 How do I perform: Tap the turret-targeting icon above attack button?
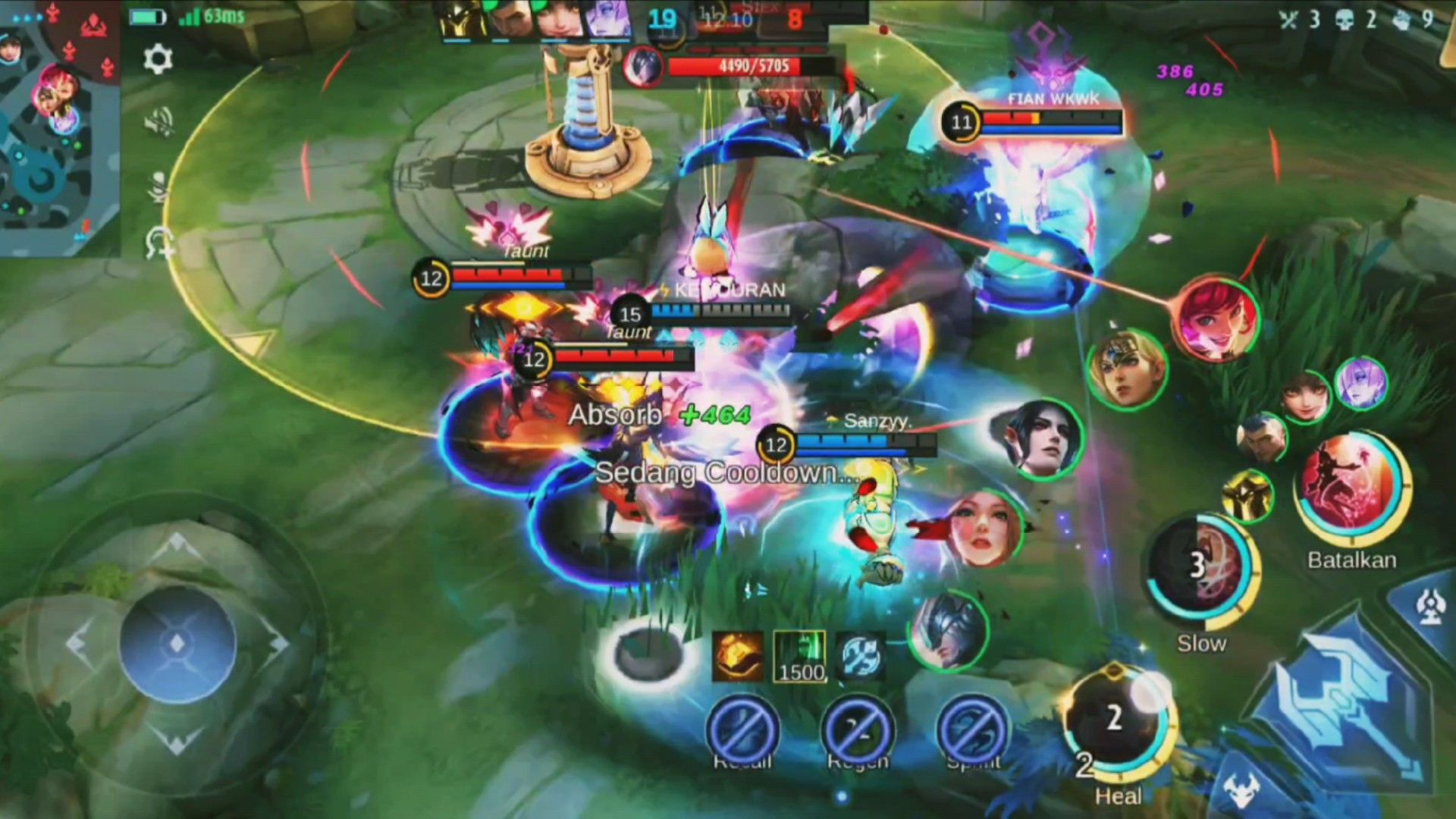point(1430,607)
